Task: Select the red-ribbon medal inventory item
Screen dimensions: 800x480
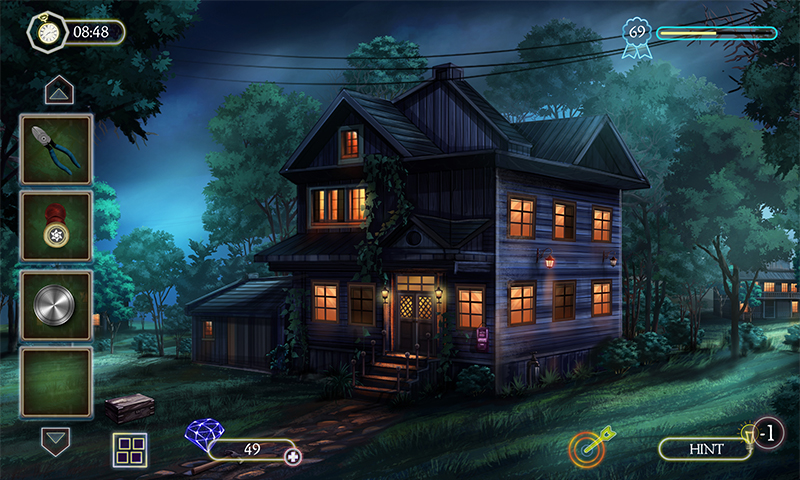Action: (56, 226)
